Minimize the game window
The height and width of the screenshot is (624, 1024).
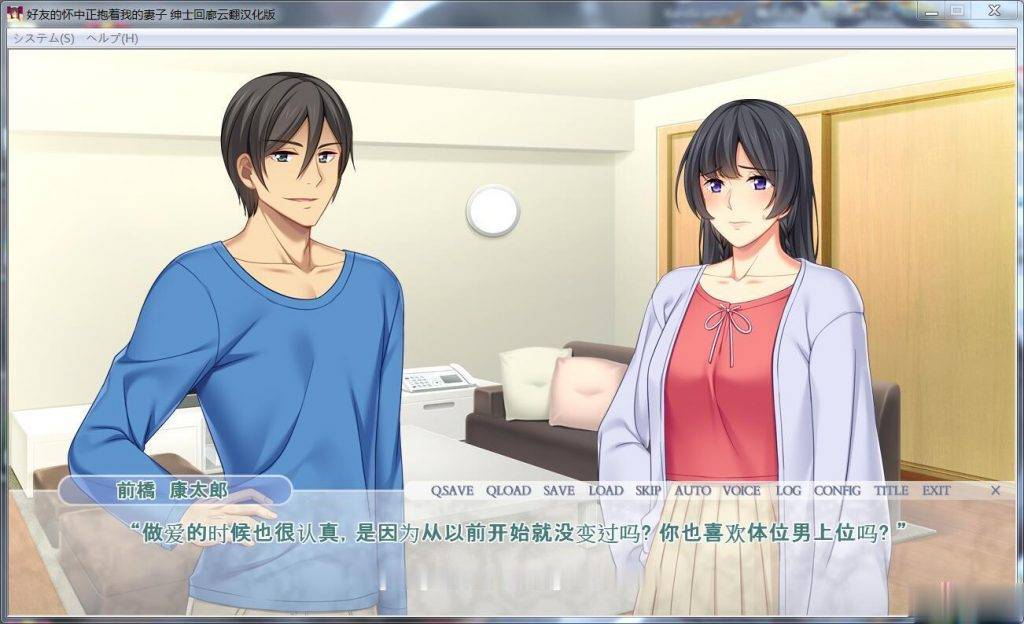pos(931,10)
